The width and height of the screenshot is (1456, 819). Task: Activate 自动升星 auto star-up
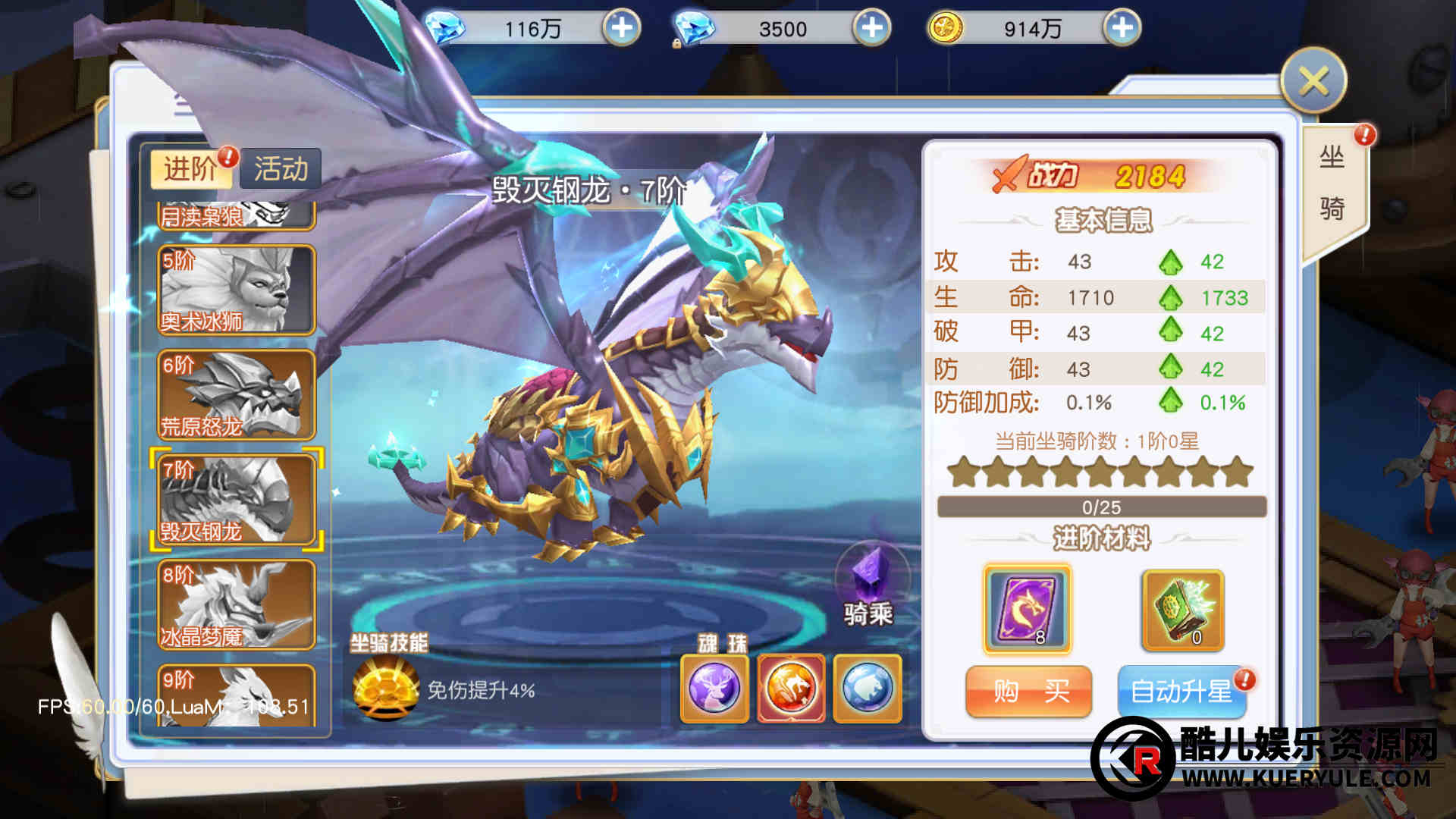coord(1181,691)
